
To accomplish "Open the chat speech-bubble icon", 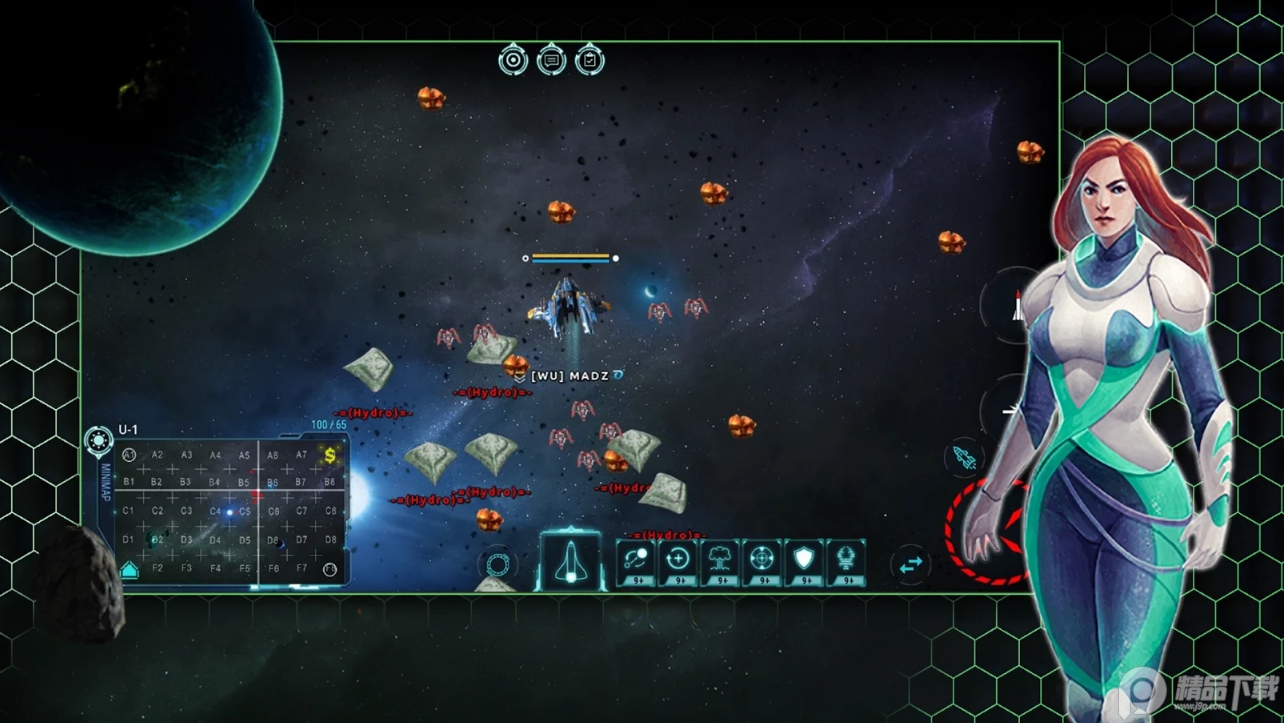I will (551, 60).
